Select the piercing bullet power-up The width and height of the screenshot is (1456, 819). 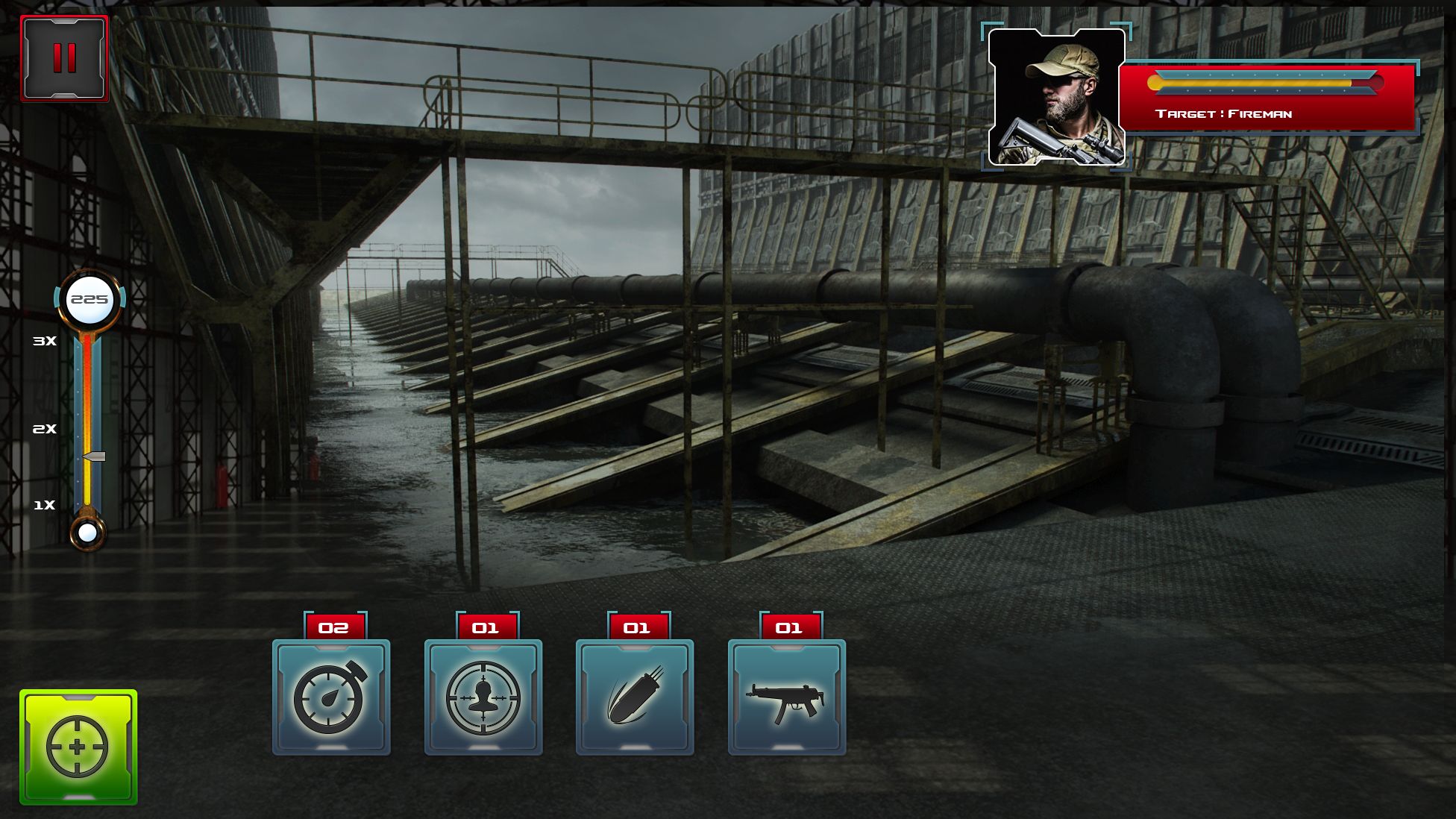click(635, 697)
